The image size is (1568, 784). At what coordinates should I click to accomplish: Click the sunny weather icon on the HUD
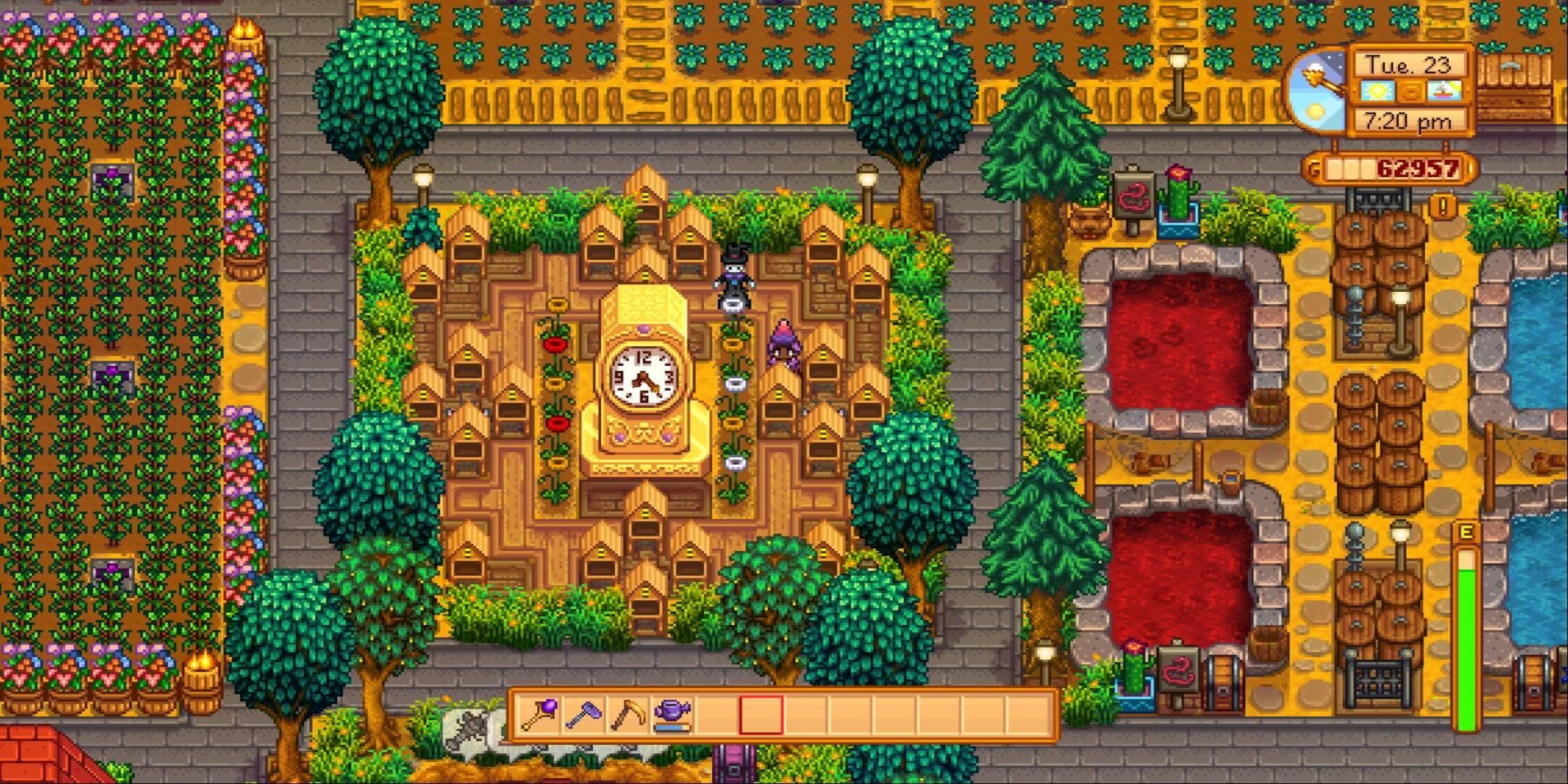coord(1378,91)
